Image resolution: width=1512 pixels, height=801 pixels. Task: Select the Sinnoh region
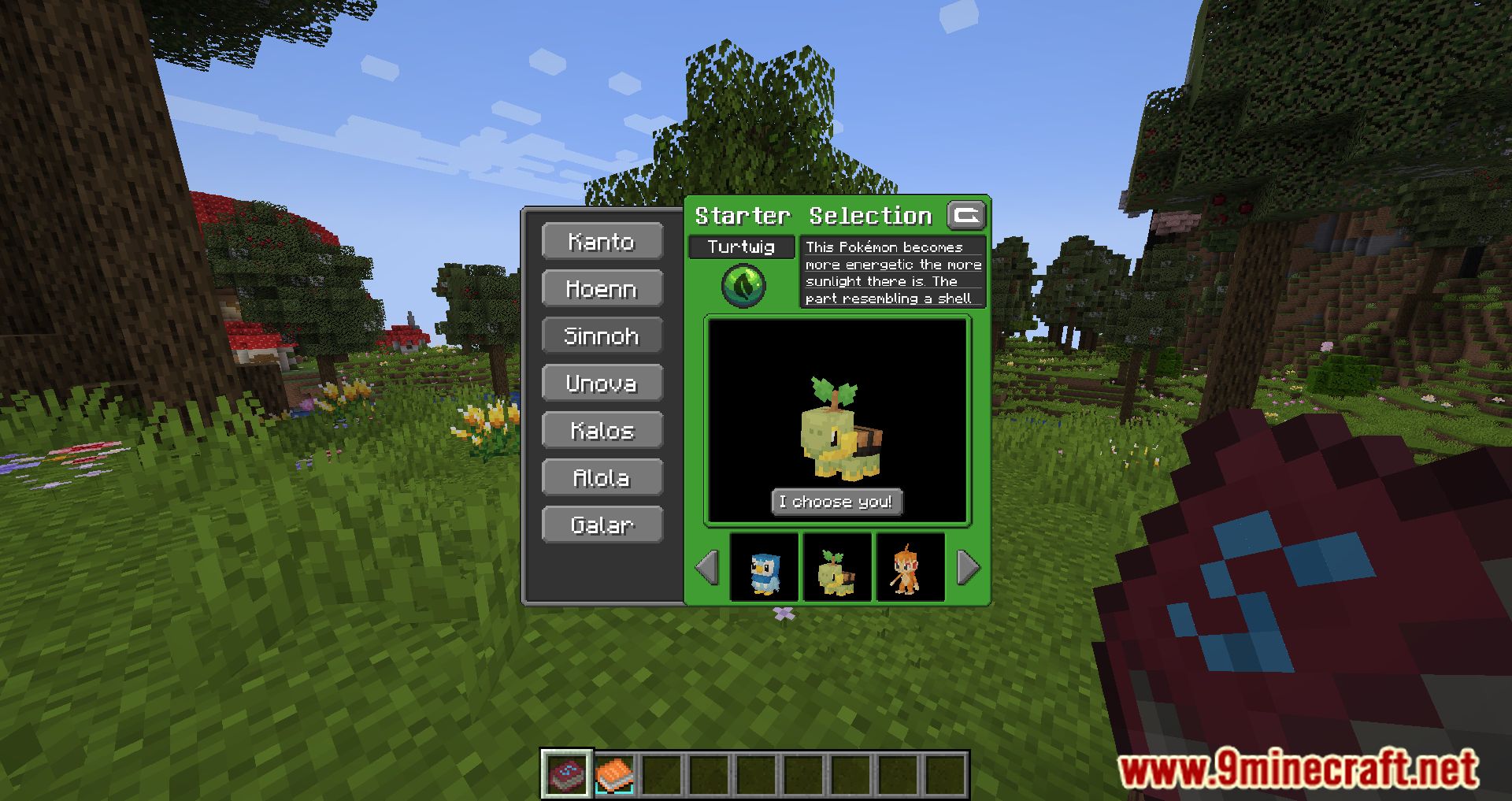[601, 336]
